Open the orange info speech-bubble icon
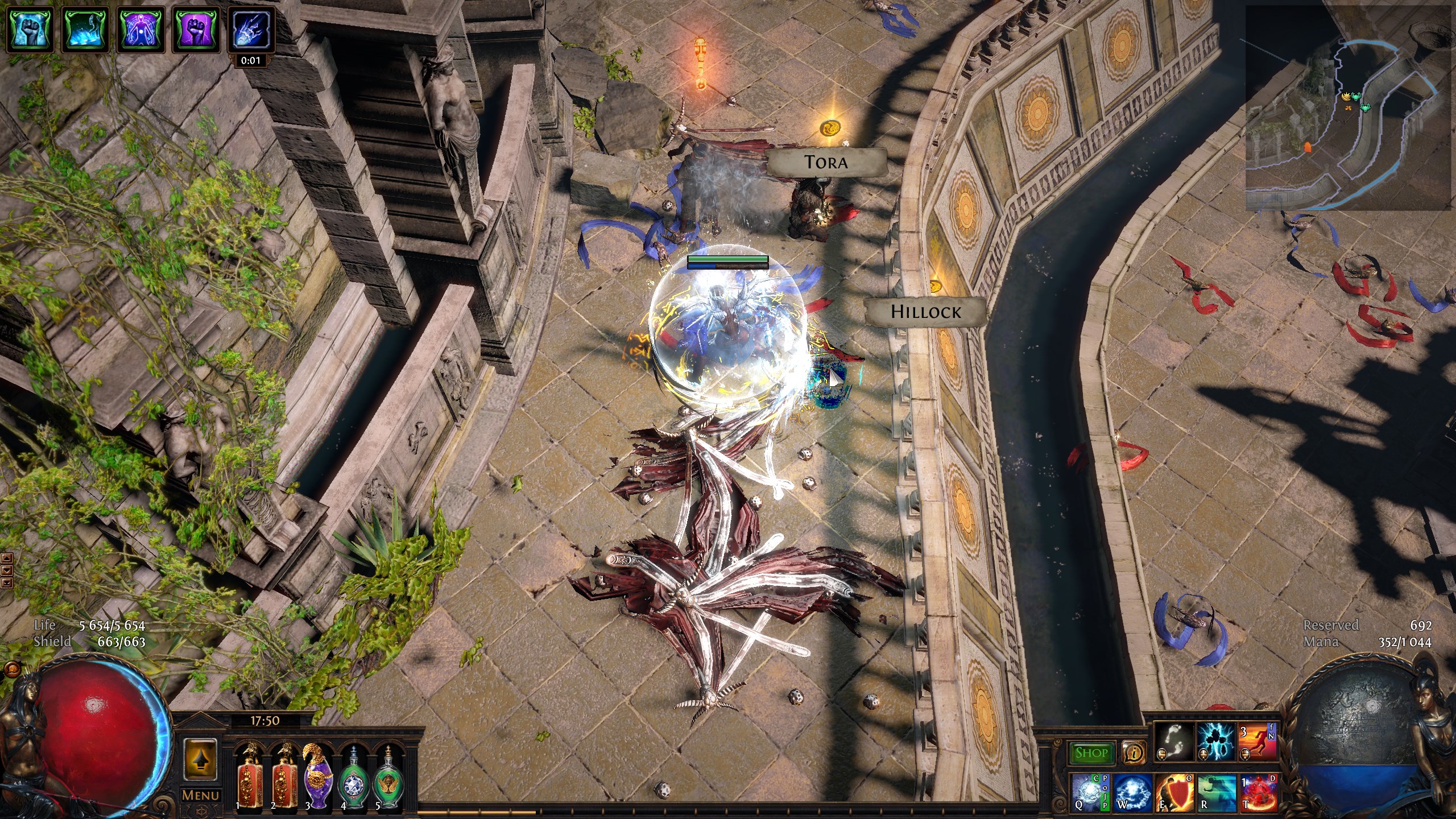This screenshot has width=1456, height=819. pos(1134,753)
